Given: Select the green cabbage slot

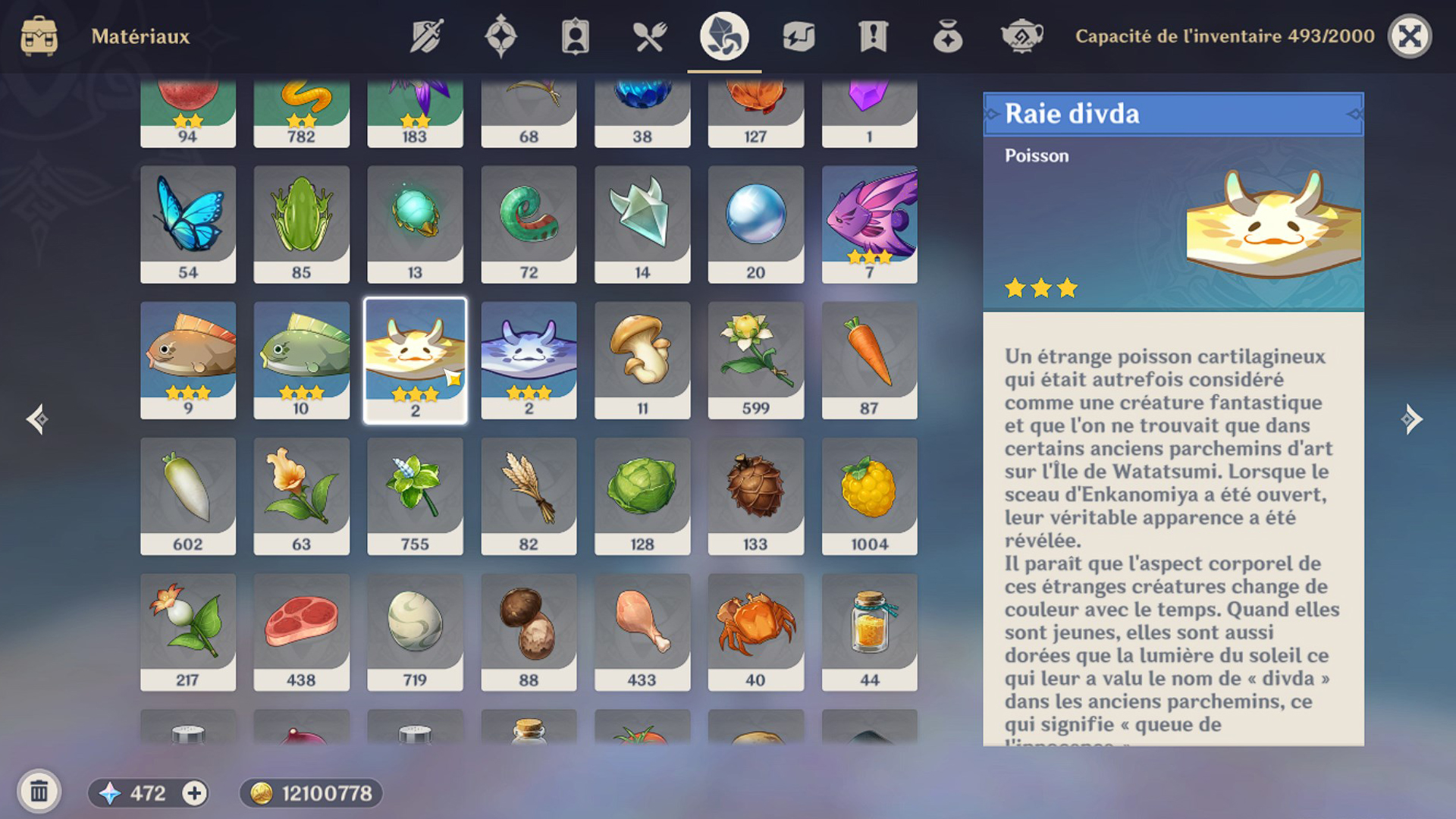Looking at the screenshot, I should (x=642, y=495).
